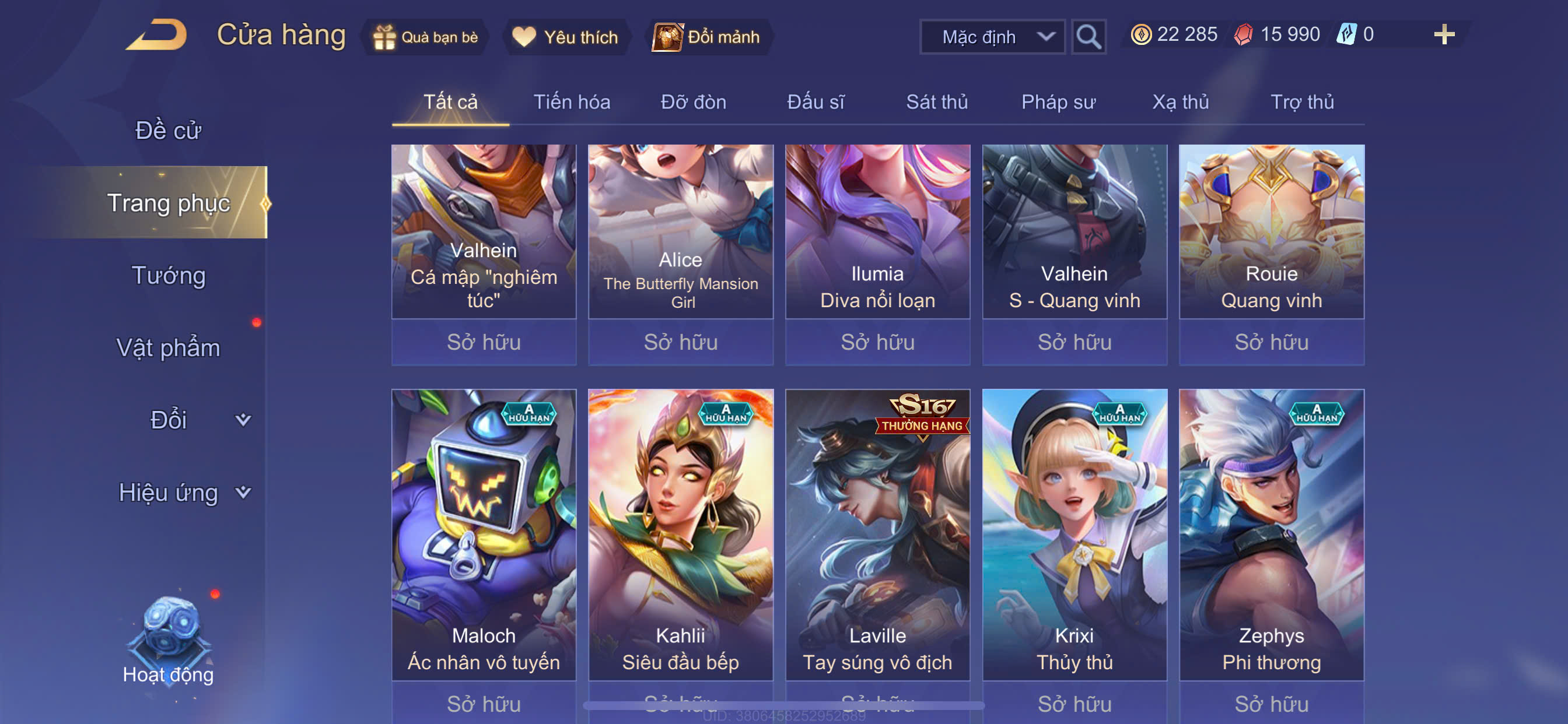Show the Trợ thủ category tab
This screenshot has height=724, width=1568.
pyautogui.click(x=1301, y=101)
